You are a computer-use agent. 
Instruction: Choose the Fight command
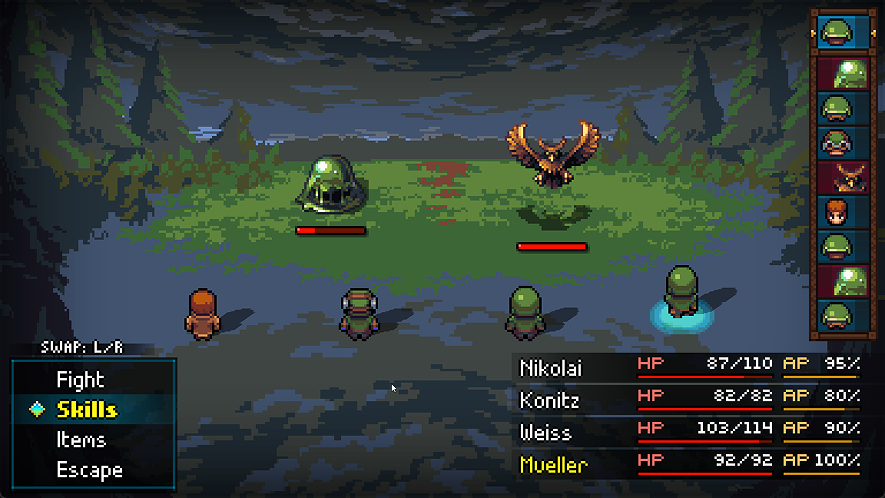tap(80, 380)
